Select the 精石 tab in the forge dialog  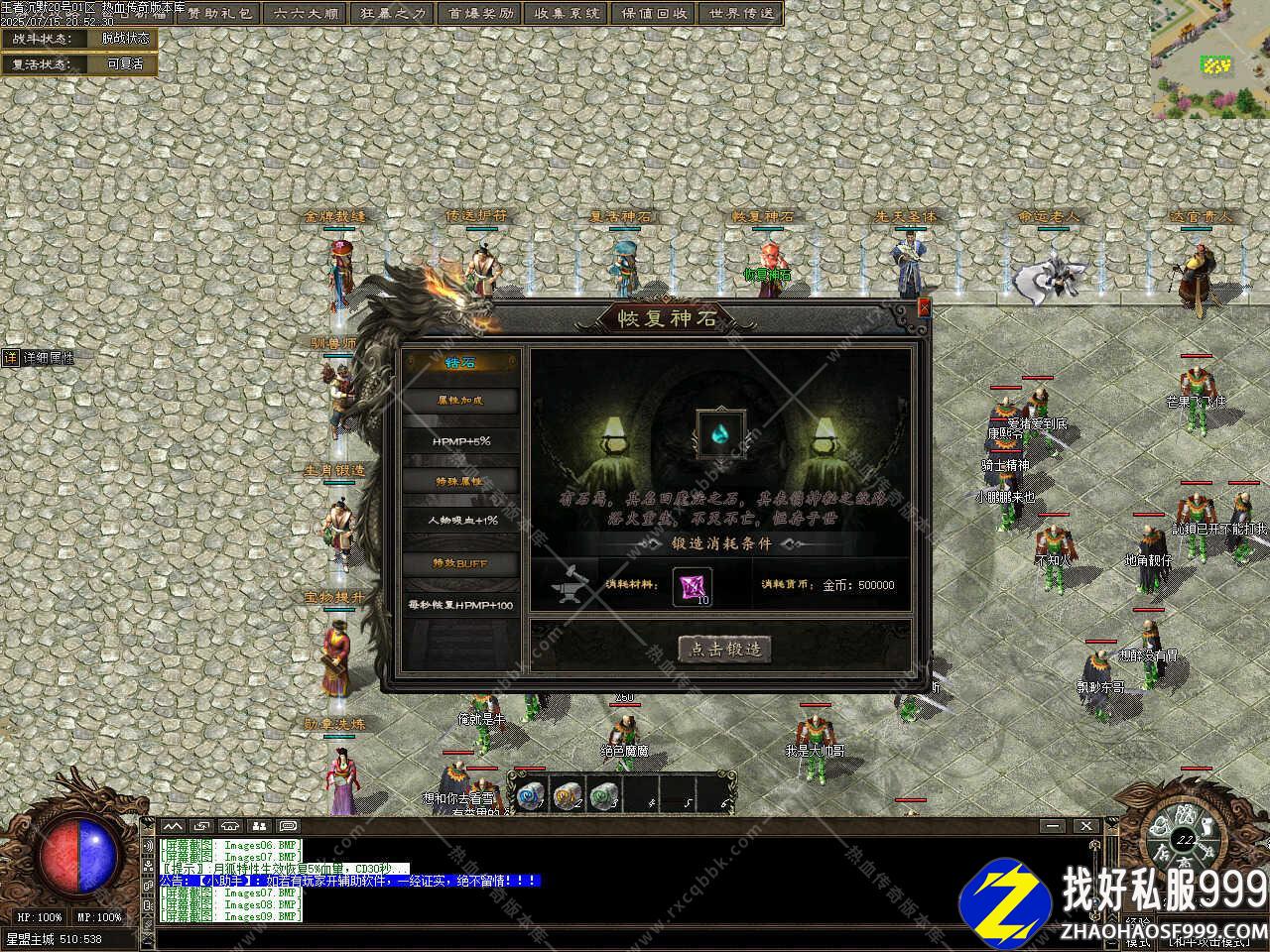click(461, 362)
